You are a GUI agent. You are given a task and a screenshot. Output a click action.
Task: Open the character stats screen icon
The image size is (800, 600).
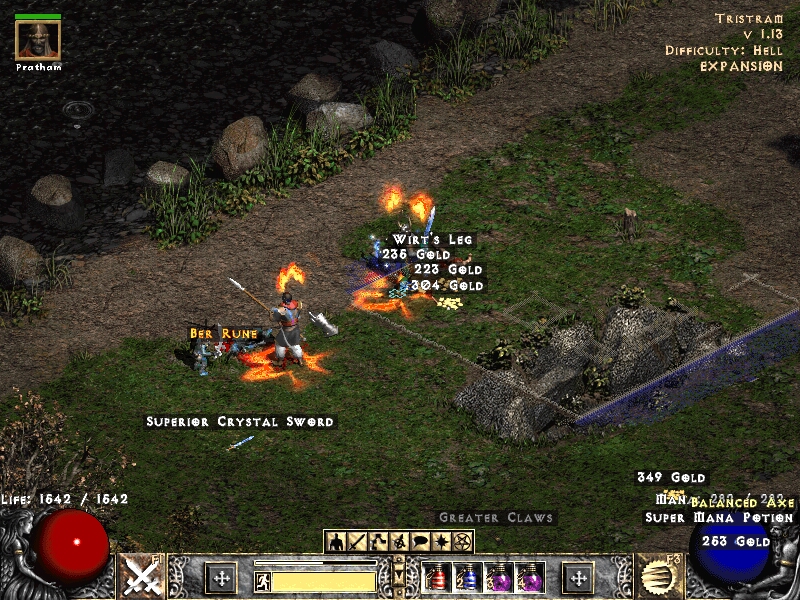(x=337, y=541)
